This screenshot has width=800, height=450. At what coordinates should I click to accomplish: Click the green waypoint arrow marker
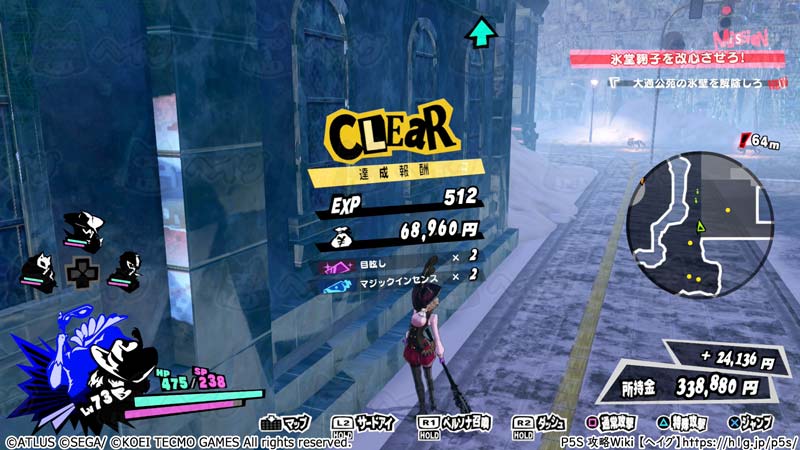click(x=482, y=33)
